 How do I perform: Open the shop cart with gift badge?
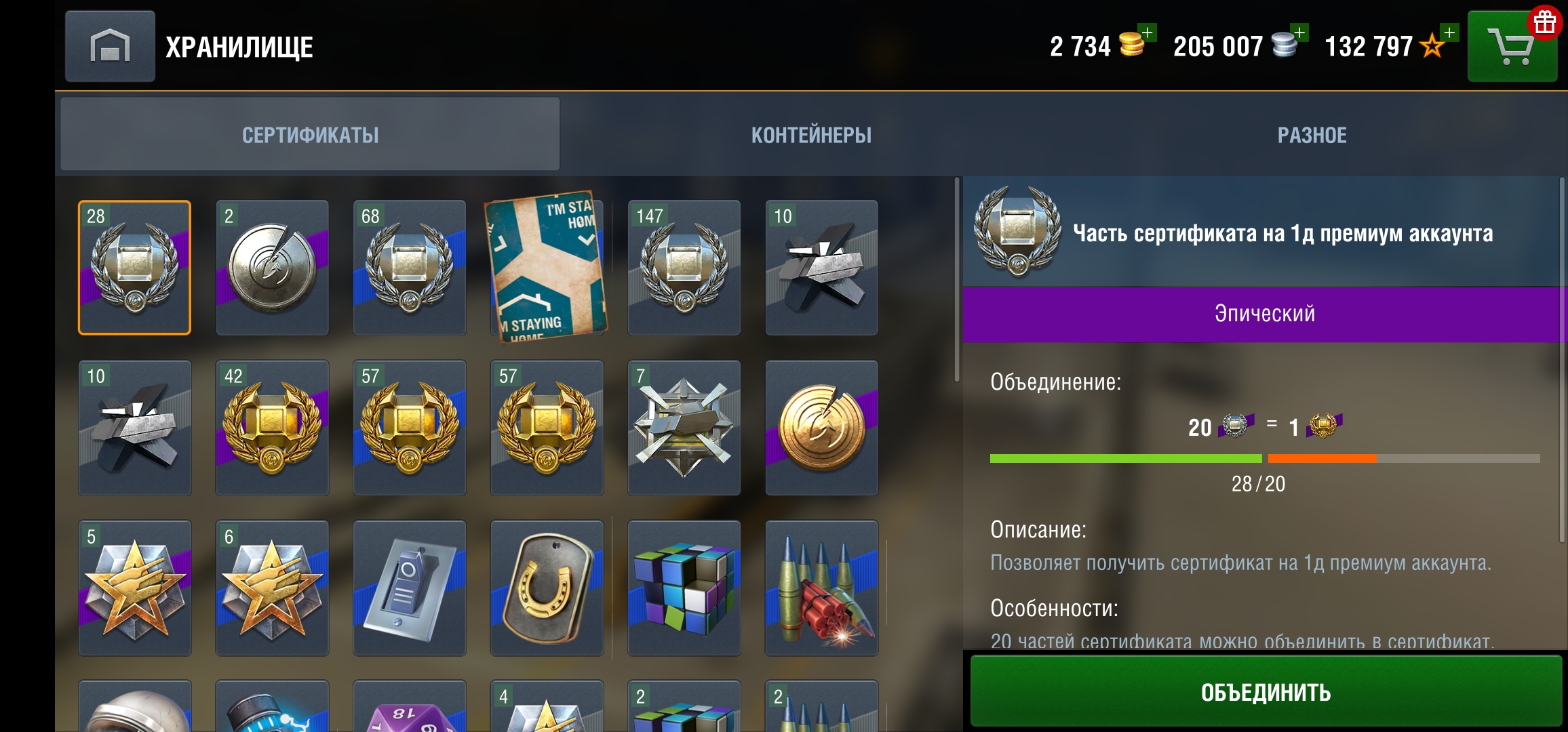1512,45
